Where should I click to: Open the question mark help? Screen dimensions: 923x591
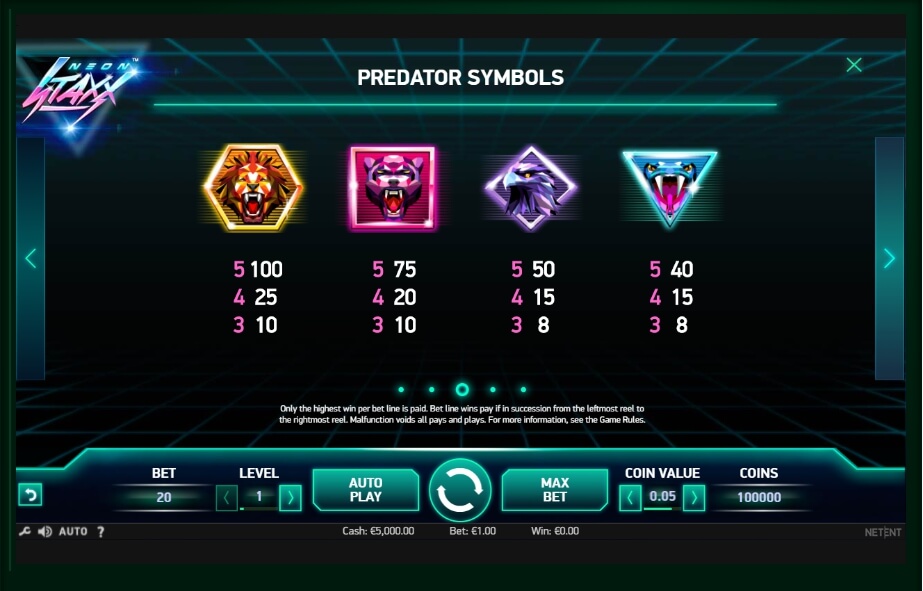click(101, 531)
